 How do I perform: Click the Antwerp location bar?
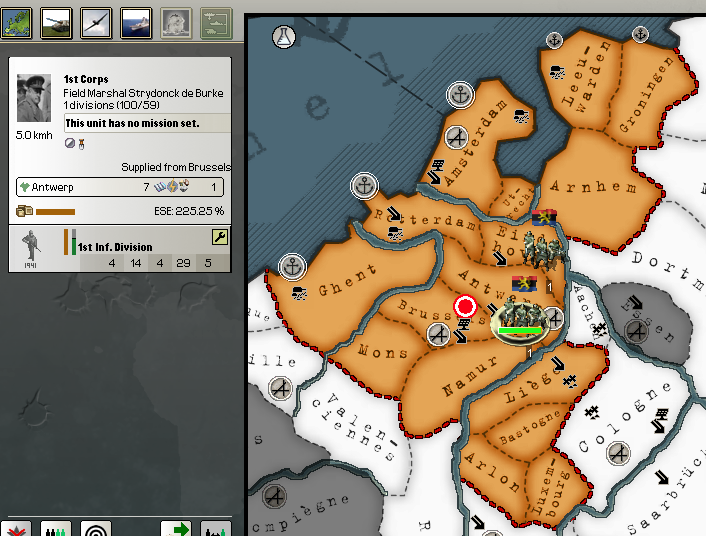point(120,187)
